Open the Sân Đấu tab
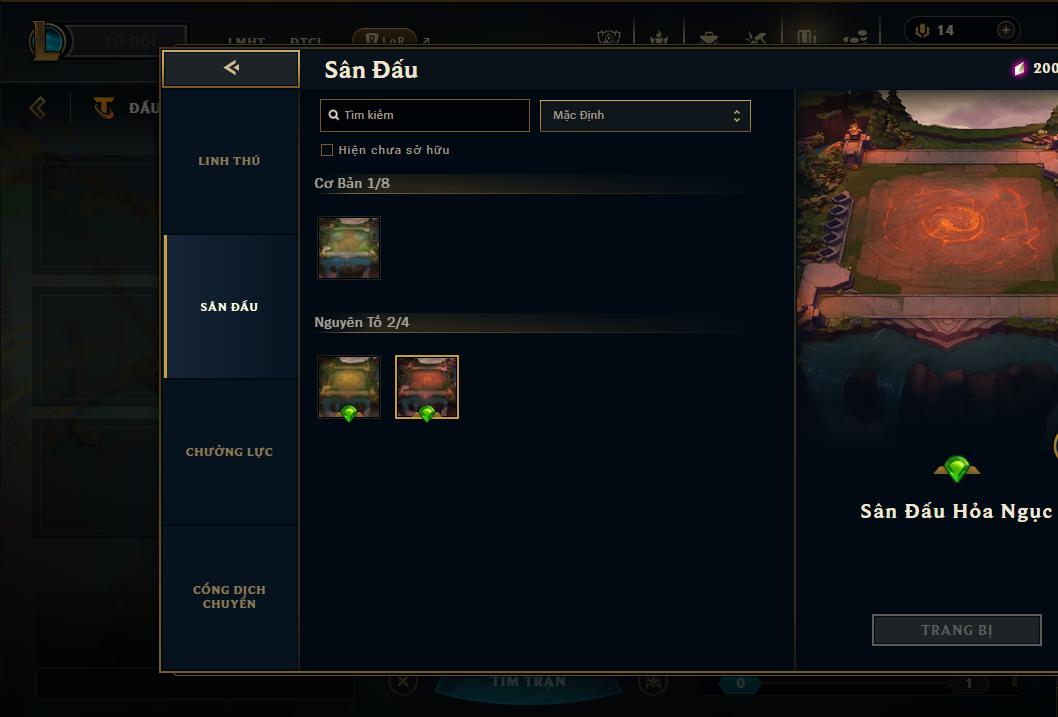Viewport: 1058px width, 717px height. pos(229,307)
